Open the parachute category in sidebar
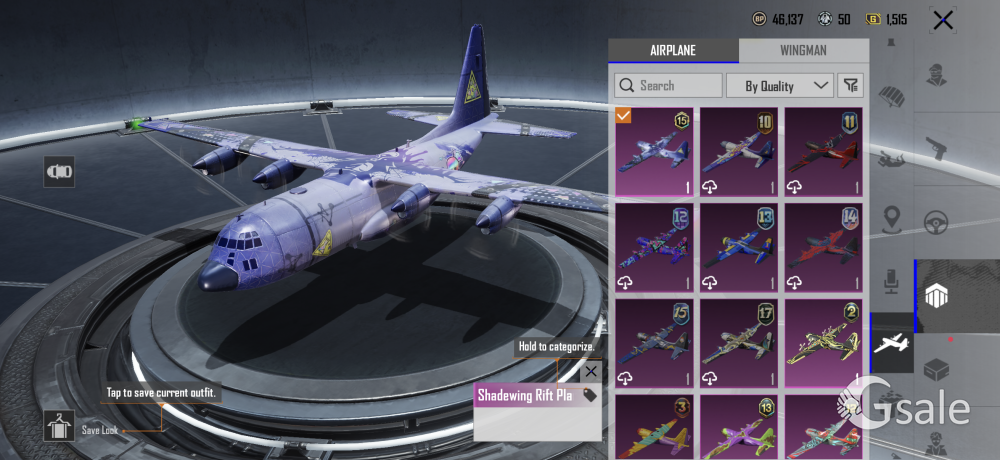 tap(890, 95)
